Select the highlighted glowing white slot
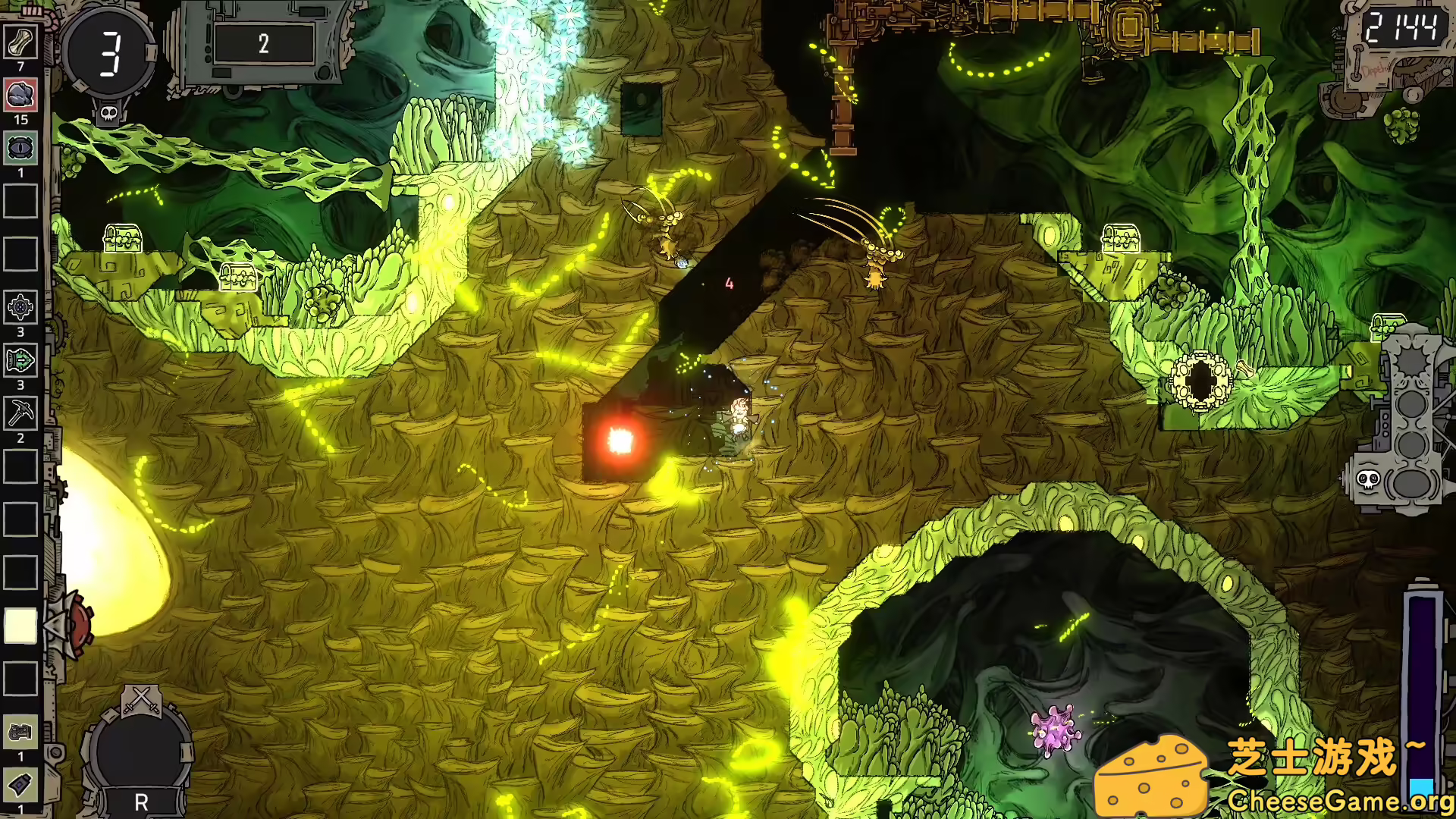This screenshot has height=819, width=1456. coord(20,626)
